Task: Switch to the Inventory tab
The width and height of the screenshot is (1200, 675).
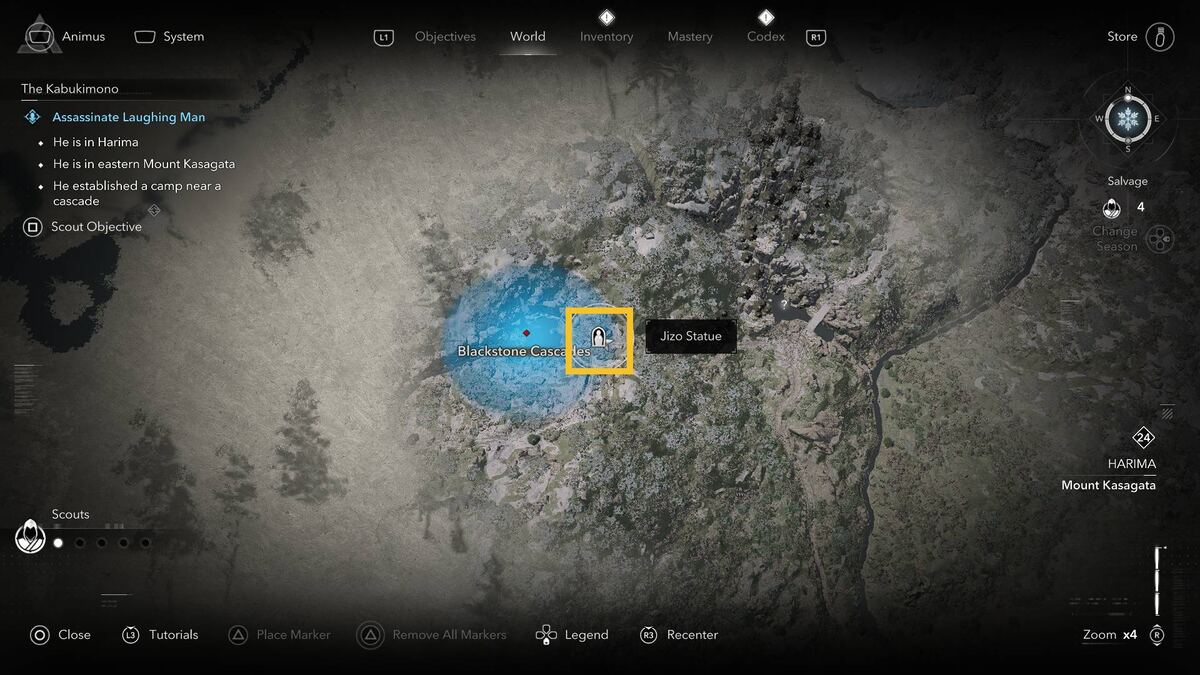Action: point(606,37)
